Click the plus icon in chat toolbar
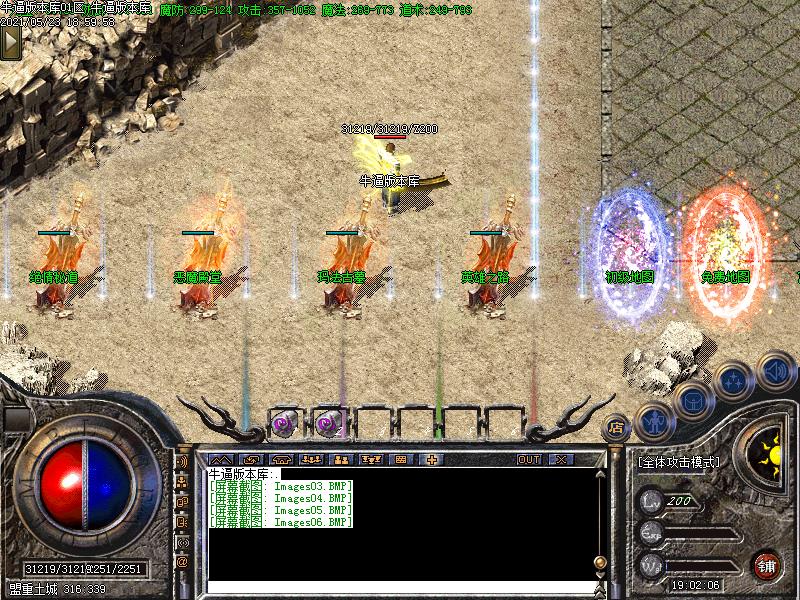 [432, 459]
